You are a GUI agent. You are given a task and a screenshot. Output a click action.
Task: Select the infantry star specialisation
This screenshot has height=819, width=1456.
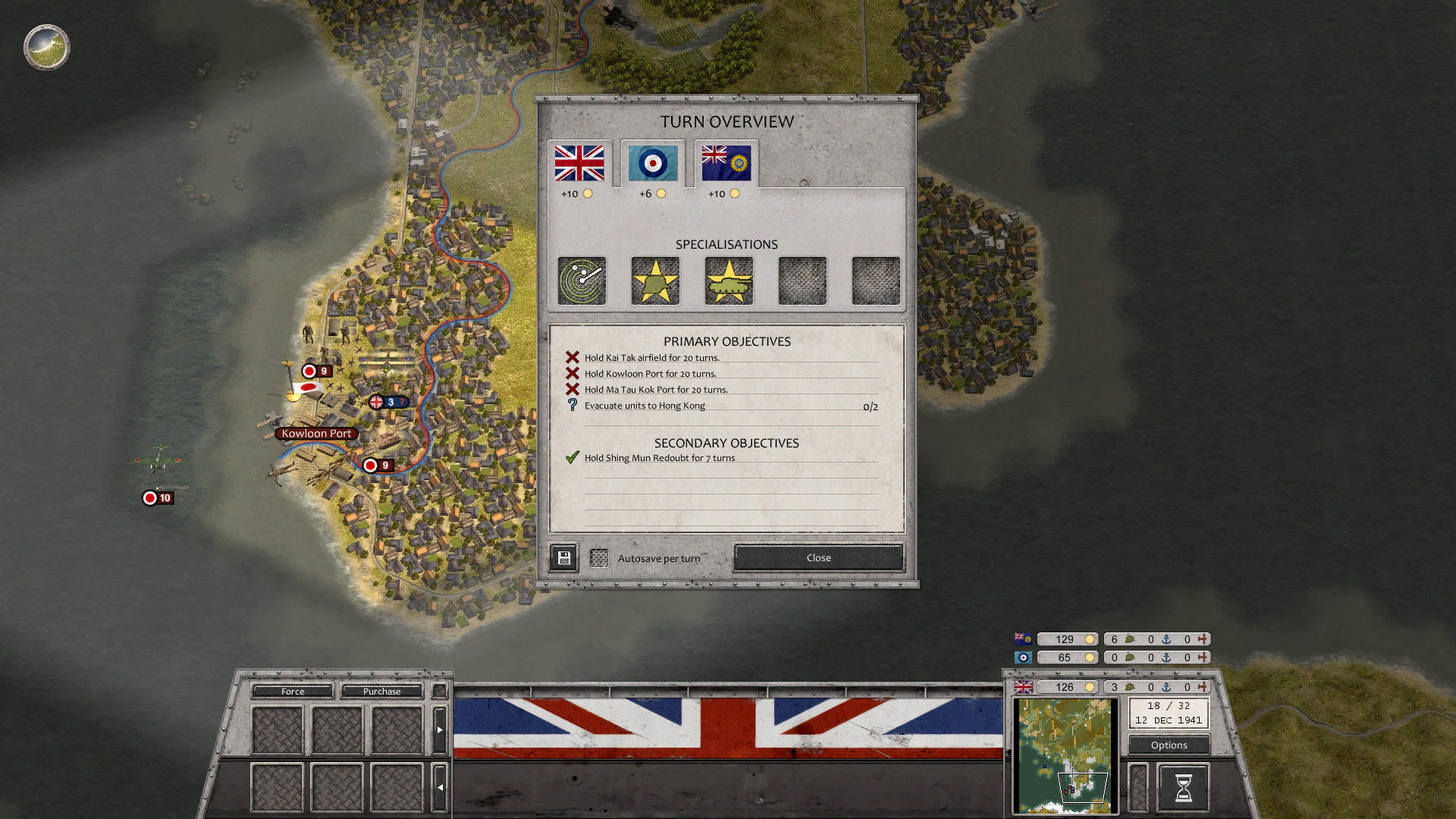point(656,281)
